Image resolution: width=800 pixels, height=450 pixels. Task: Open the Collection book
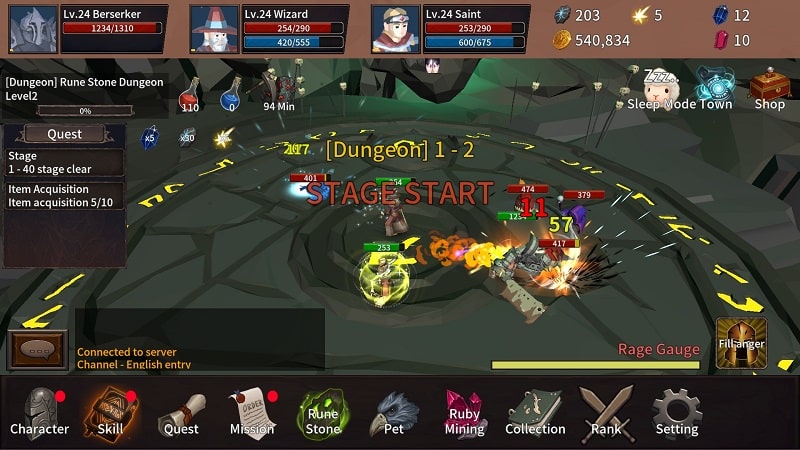point(535,412)
